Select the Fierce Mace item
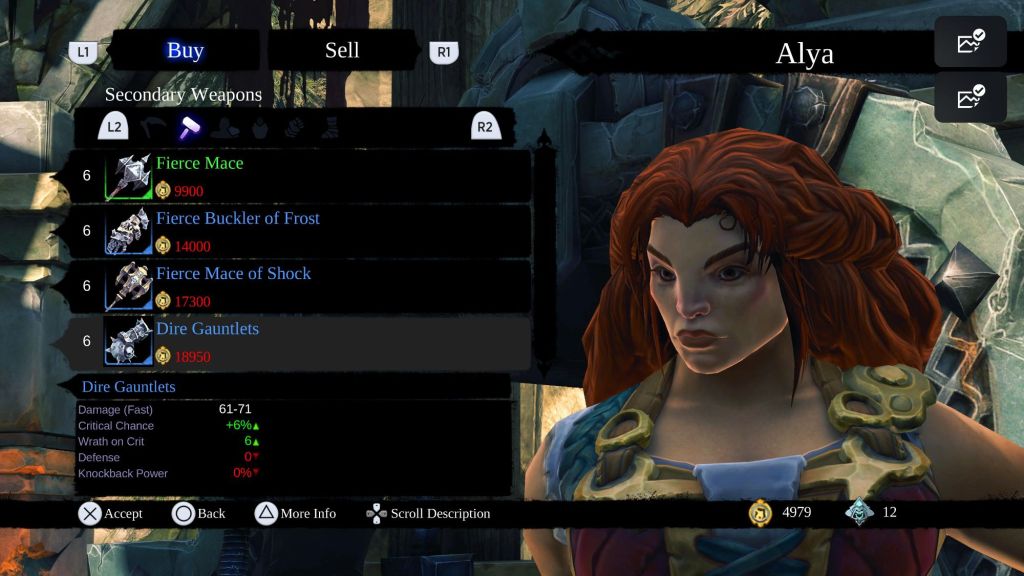The height and width of the screenshot is (576, 1024). 290,176
